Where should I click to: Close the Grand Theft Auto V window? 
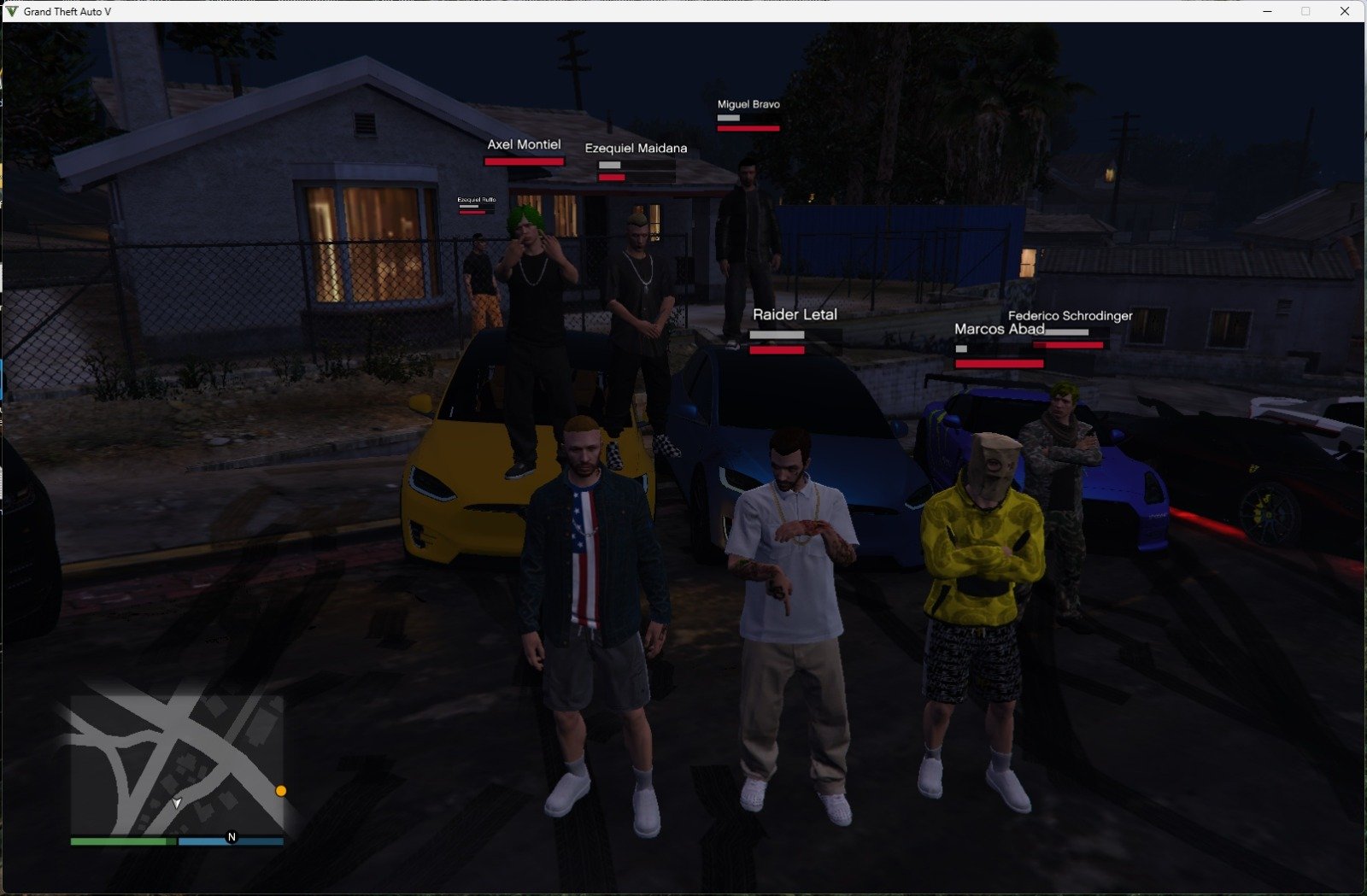(x=1345, y=11)
